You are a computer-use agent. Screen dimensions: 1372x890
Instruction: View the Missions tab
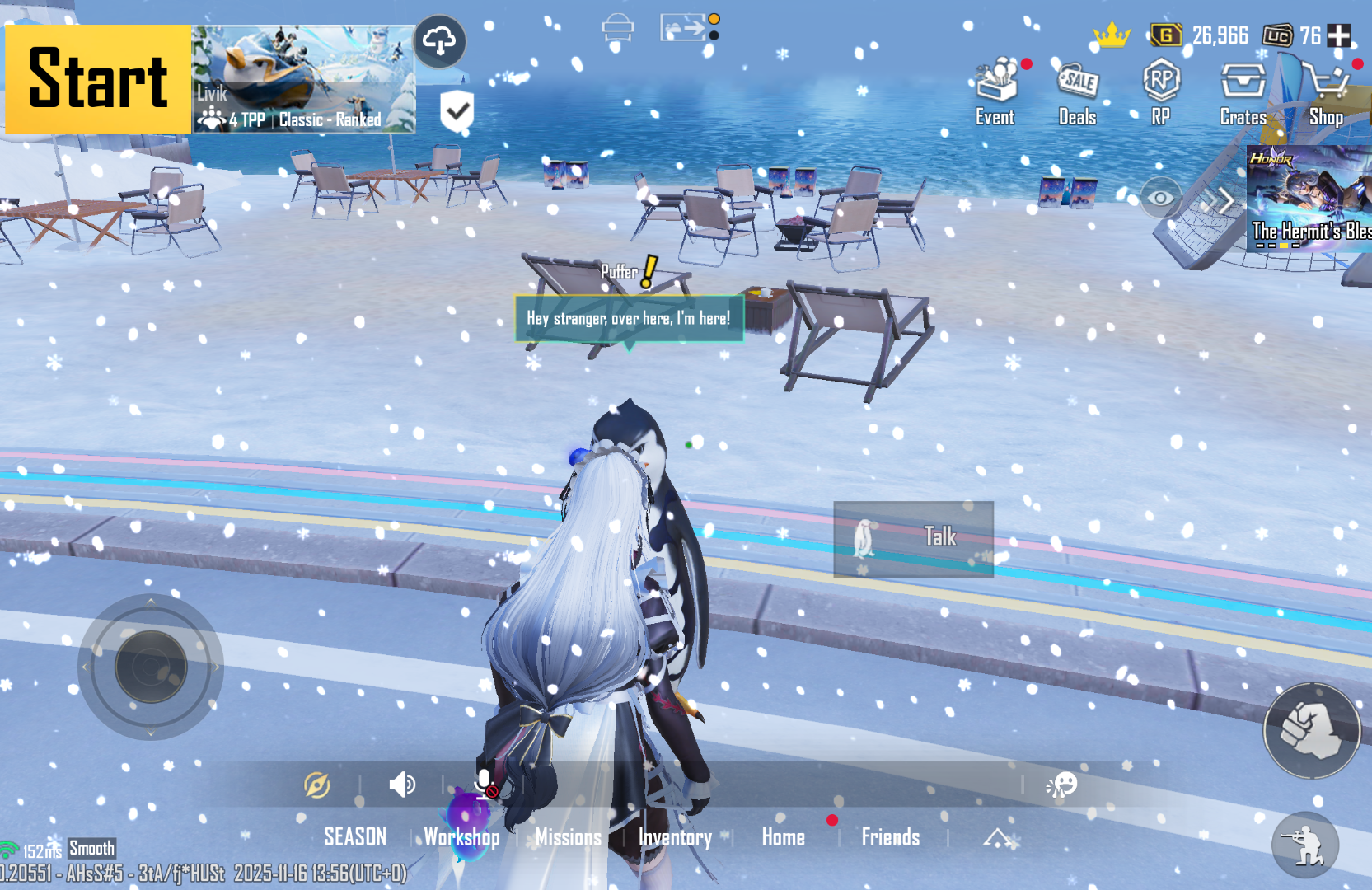(x=569, y=837)
